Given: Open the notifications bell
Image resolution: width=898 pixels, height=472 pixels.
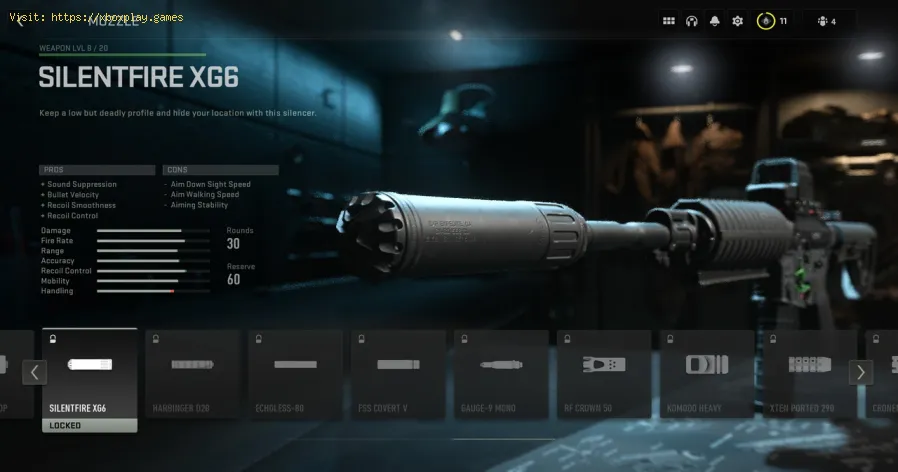Looking at the screenshot, I should point(715,21).
